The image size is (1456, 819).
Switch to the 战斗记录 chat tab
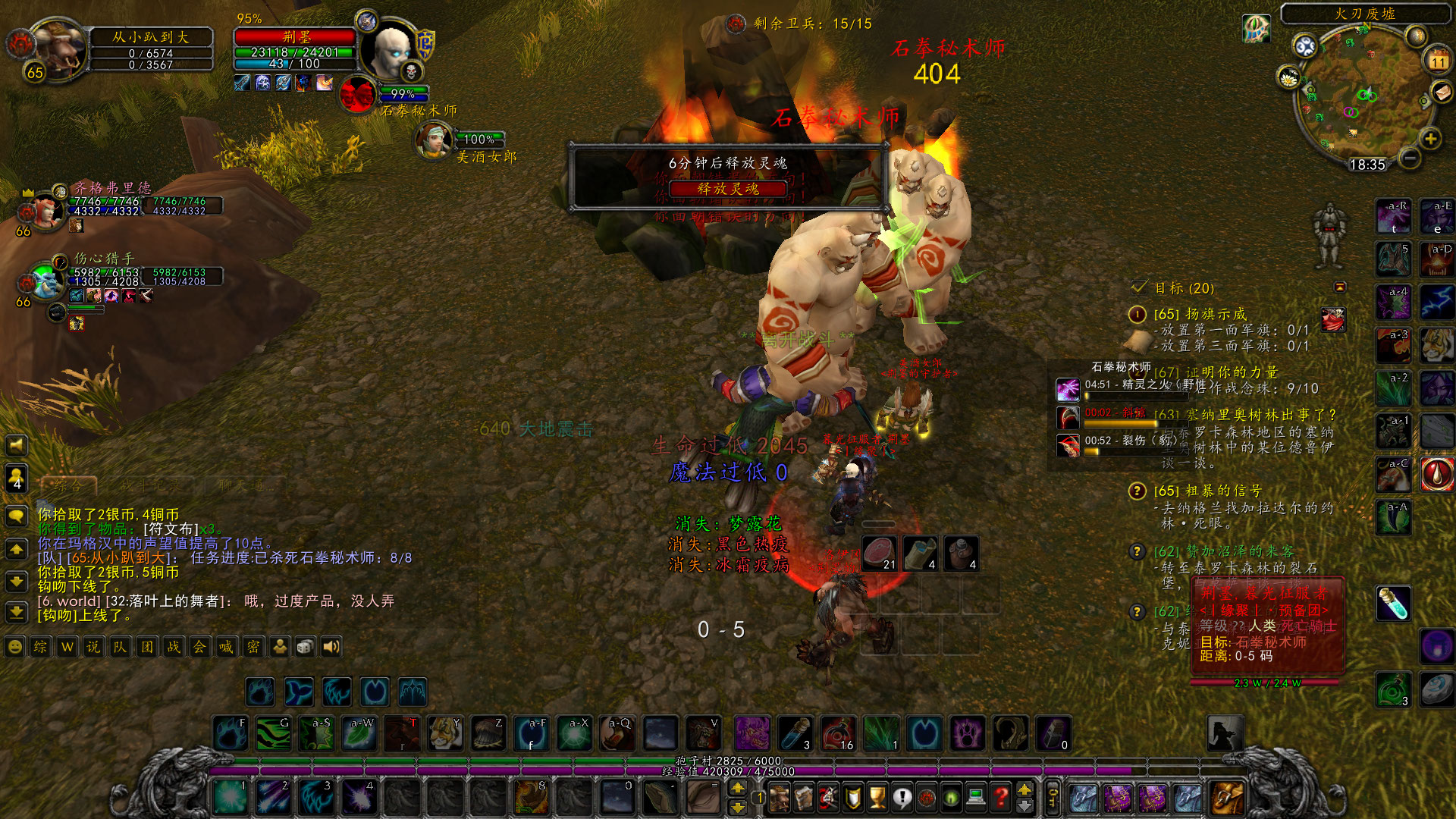(152, 485)
